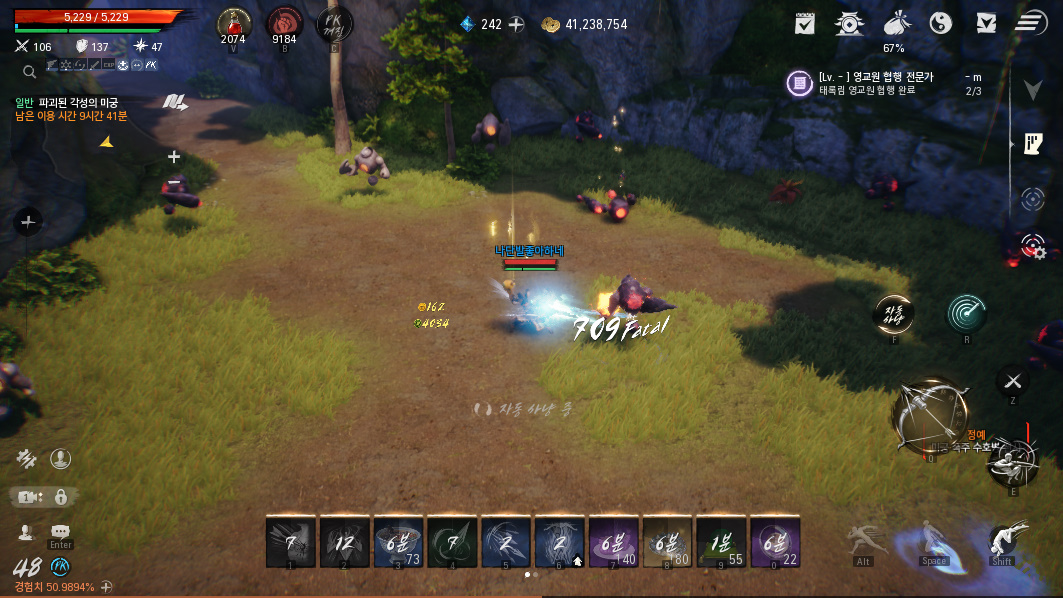Open the torn flag checkmark icon
This screenshot has height=598, width=1063.
coord(986,23)
